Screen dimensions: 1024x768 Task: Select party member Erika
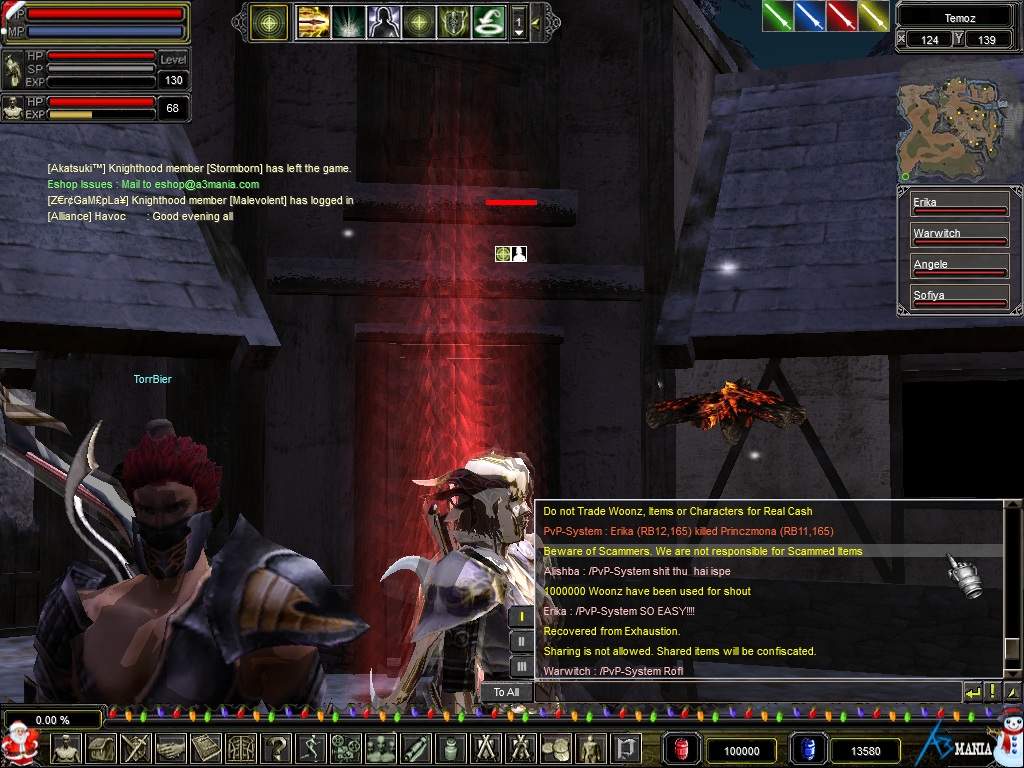point(958,205)
